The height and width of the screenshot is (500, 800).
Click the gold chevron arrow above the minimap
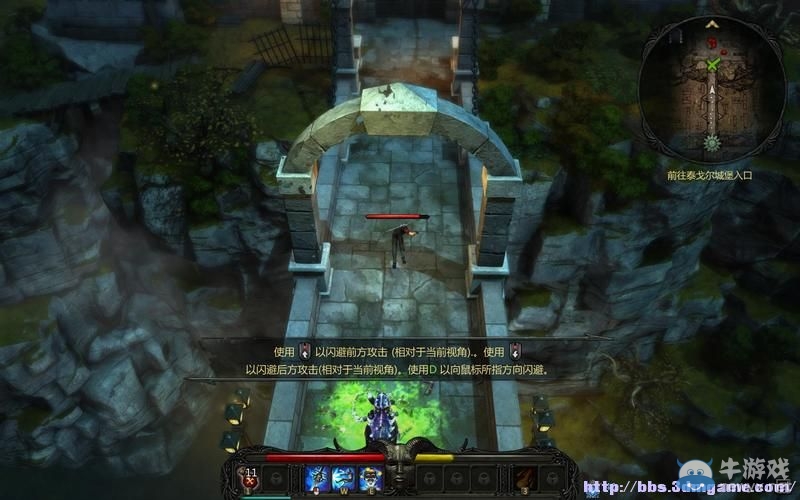(x=712, y=22)
